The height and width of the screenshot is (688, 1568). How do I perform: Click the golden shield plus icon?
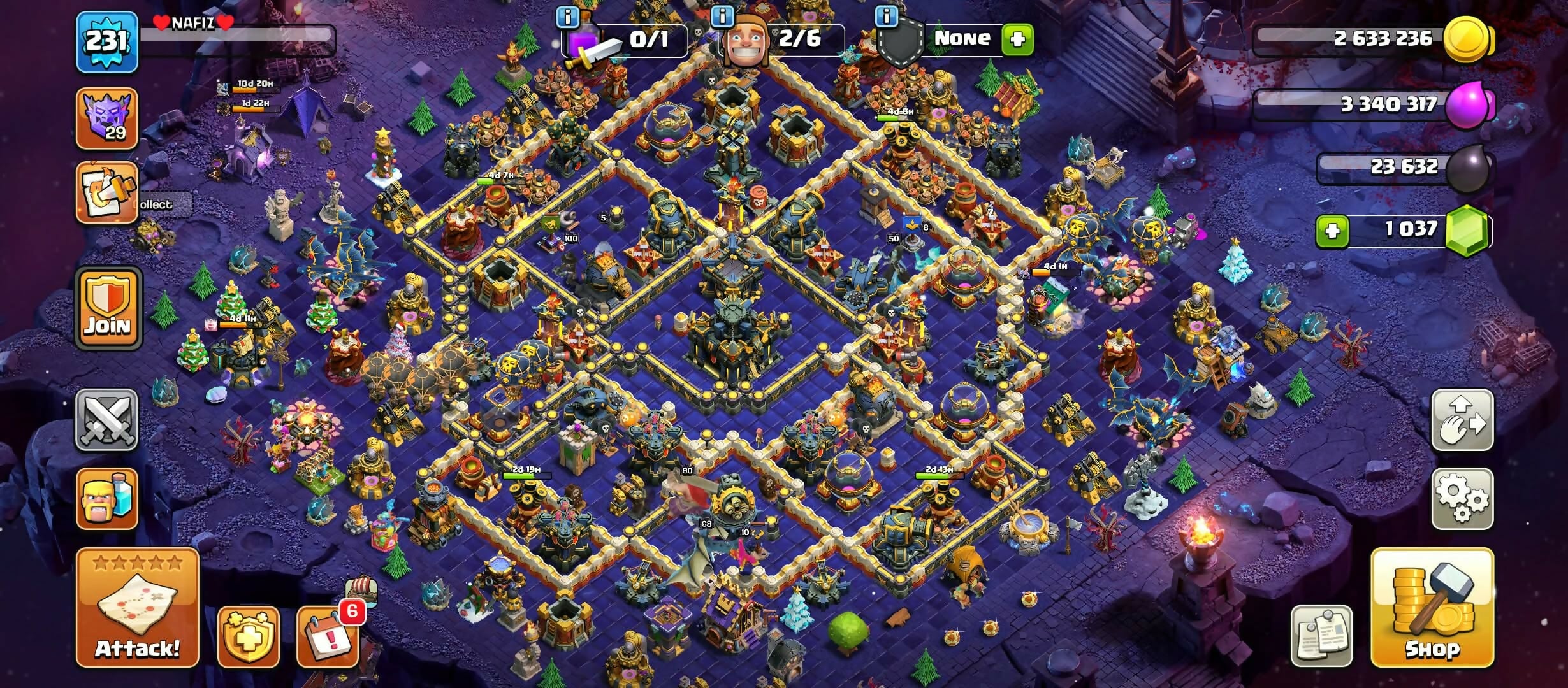click(x=248, y=636)
